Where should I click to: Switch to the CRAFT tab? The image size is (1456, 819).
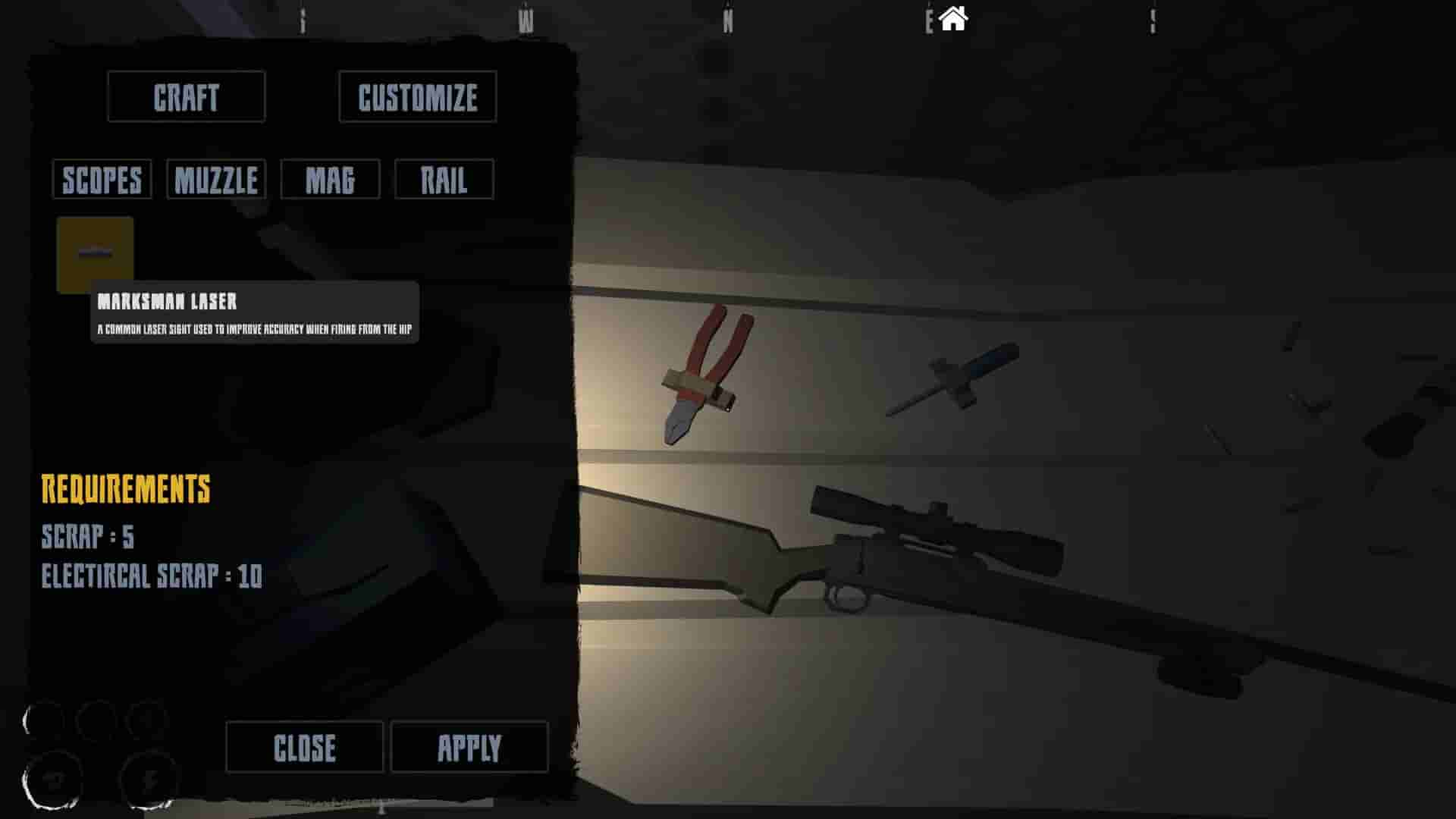pos(186,96)
